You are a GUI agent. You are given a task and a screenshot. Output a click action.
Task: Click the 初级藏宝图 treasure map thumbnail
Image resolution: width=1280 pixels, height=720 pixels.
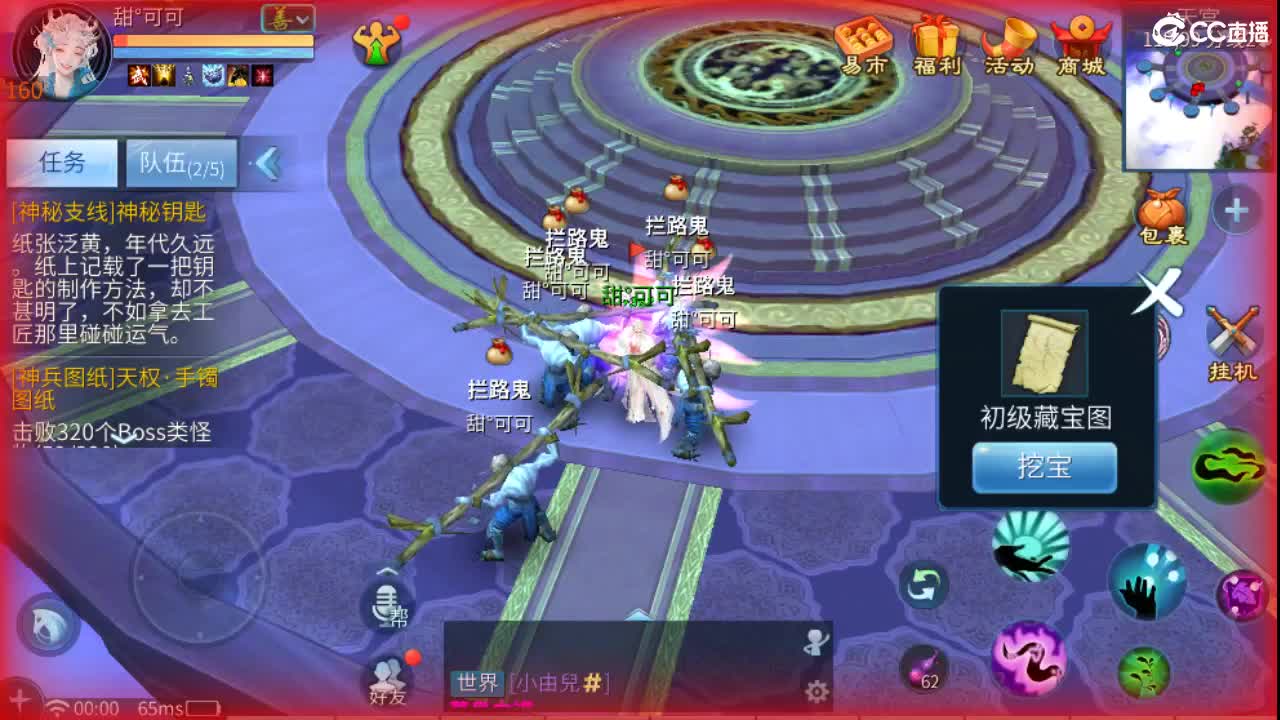(1044, 352)
